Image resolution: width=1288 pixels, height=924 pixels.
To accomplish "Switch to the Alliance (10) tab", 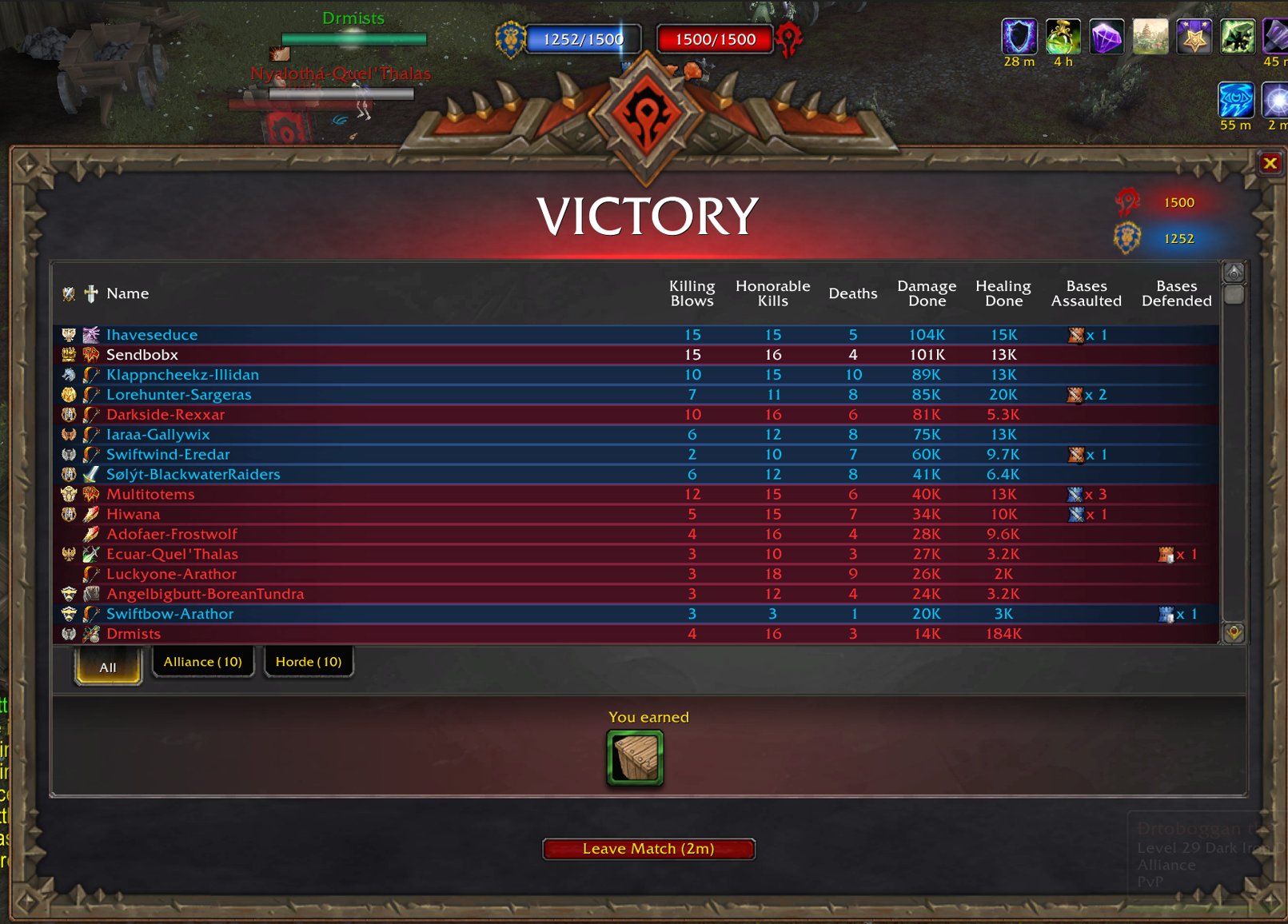I will (202, 662).
